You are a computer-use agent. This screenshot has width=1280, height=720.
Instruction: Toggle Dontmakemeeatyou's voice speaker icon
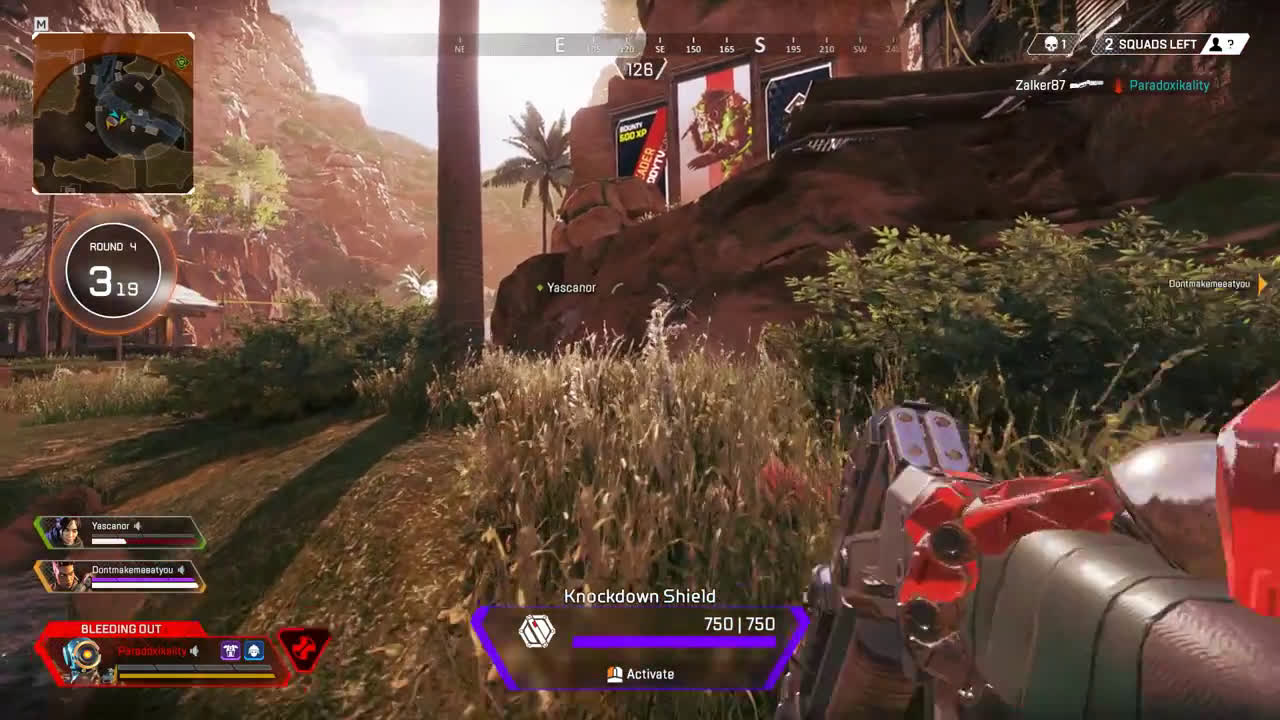(181, 570)
